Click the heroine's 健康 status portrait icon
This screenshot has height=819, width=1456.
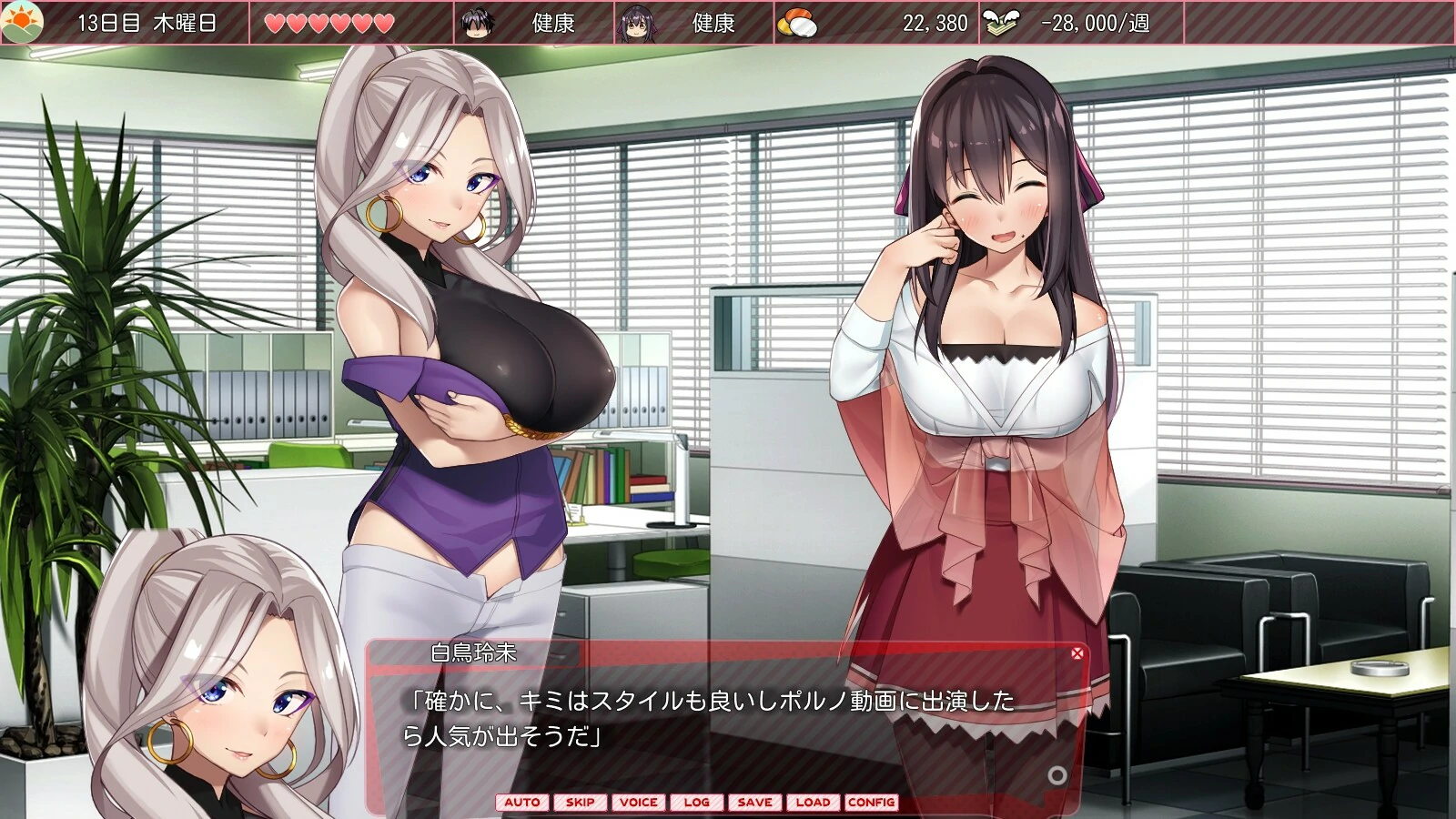(x=634, y=22)
